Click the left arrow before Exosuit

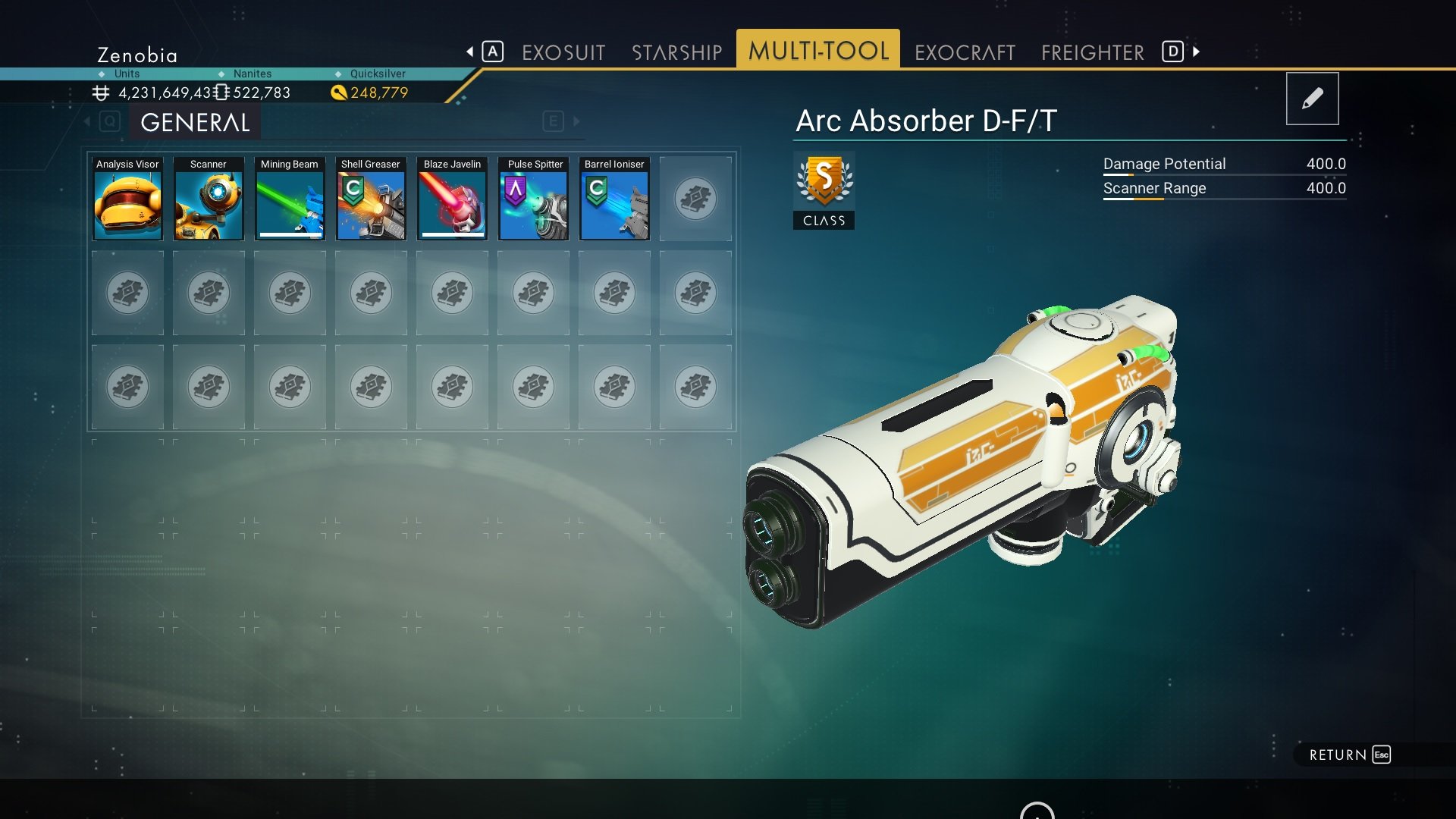(x=470, y=52)
